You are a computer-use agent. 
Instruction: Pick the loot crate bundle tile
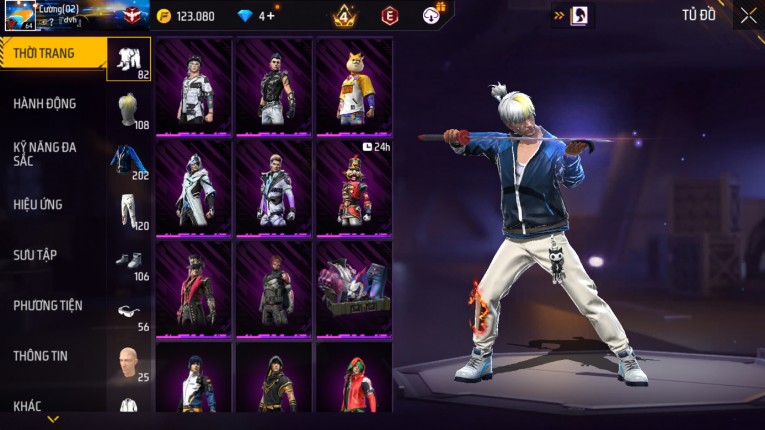354,288
